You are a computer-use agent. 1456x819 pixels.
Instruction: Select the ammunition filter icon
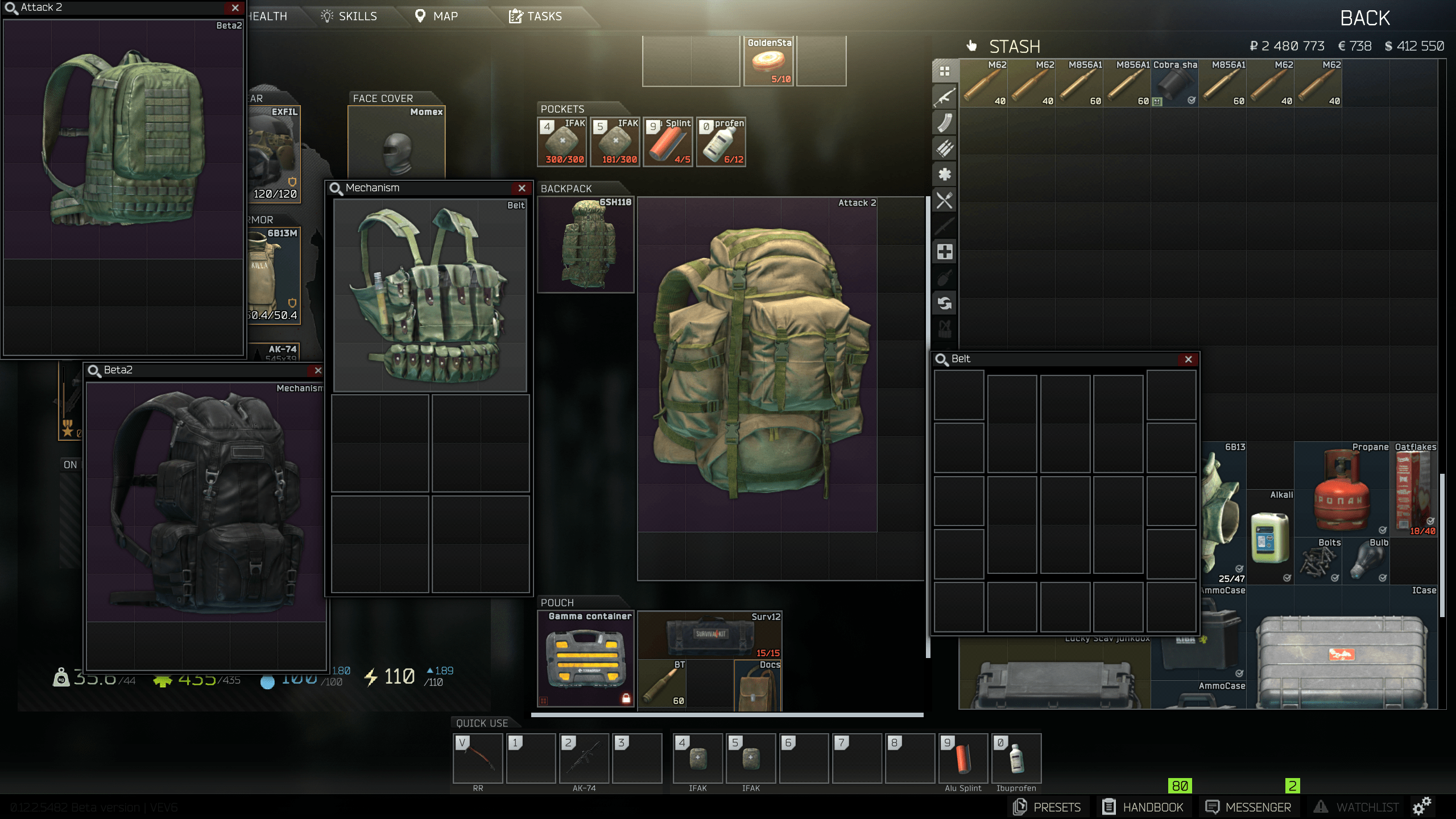coord(944,148)
